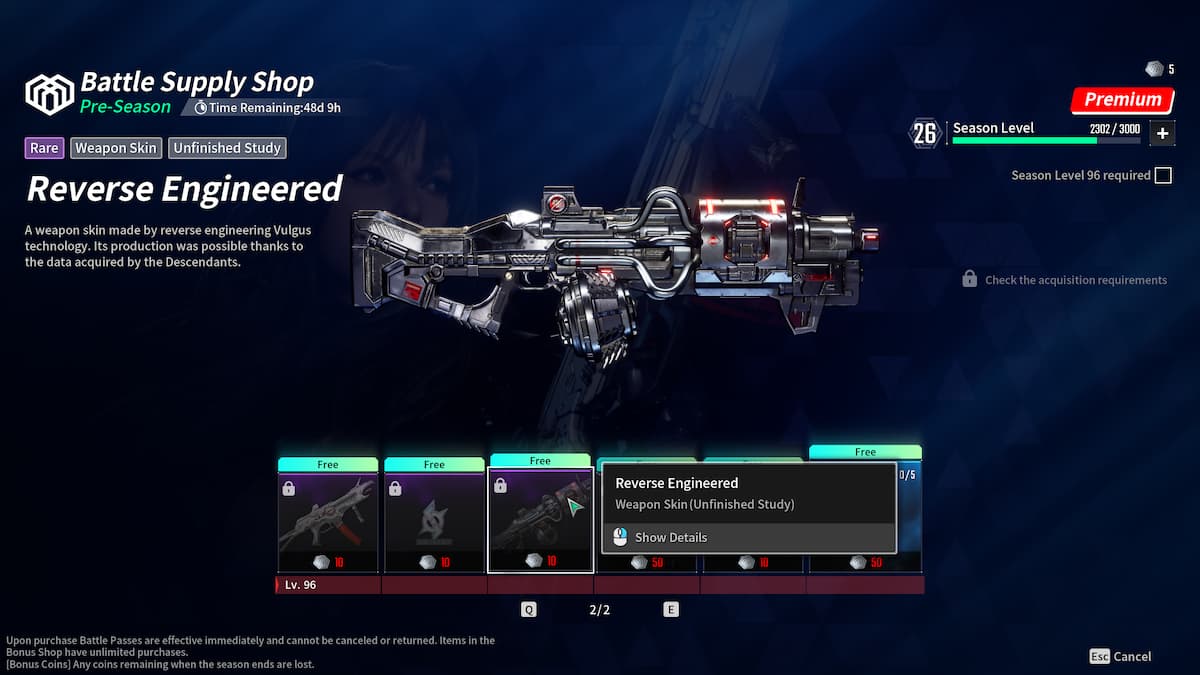Viewport: 1200px width, 675px height.
Task: Show Details for Reverse Engineered
Action: (x=670, y=537)
